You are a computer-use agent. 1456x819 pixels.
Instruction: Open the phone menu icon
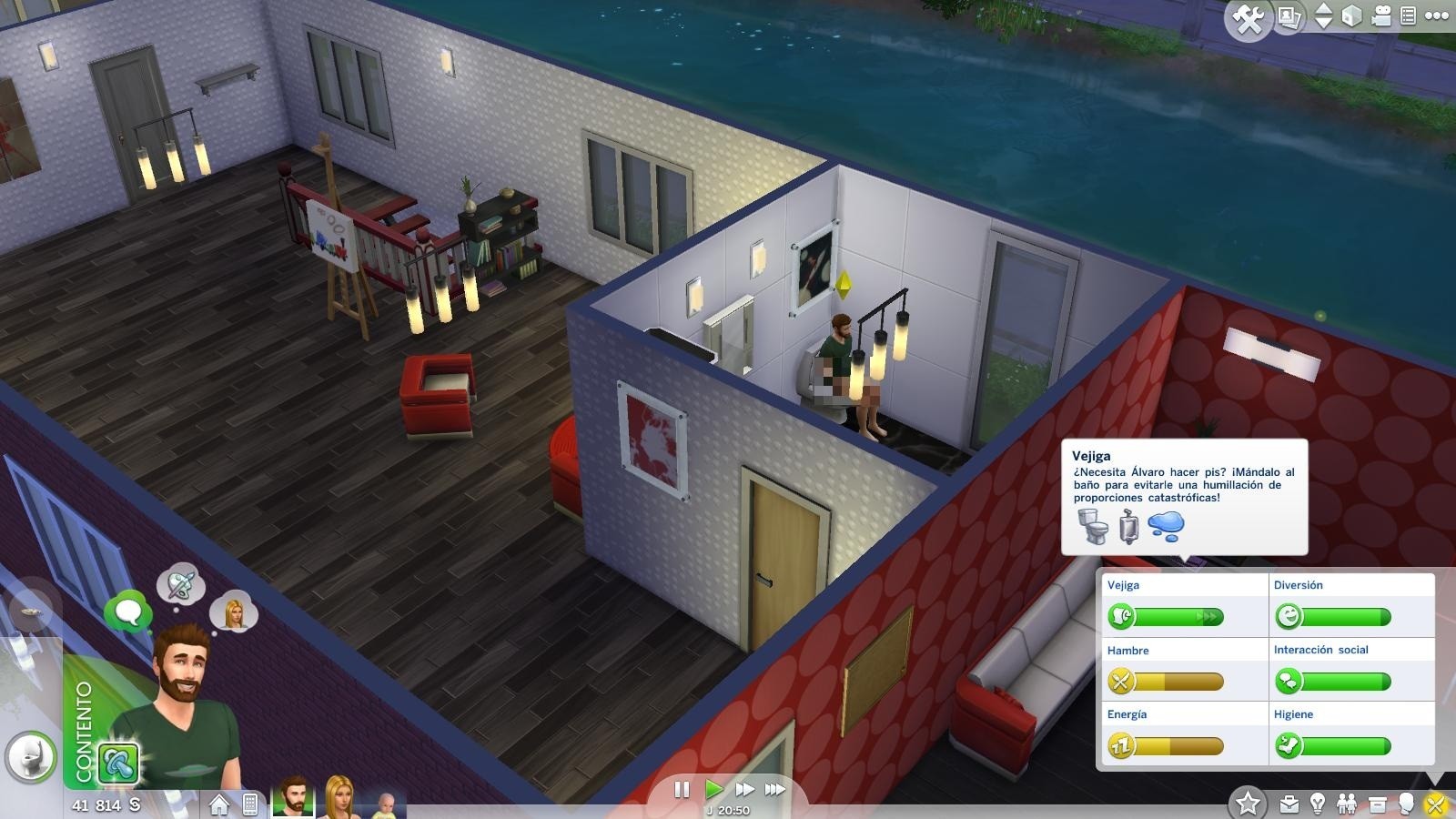[251, 805]
